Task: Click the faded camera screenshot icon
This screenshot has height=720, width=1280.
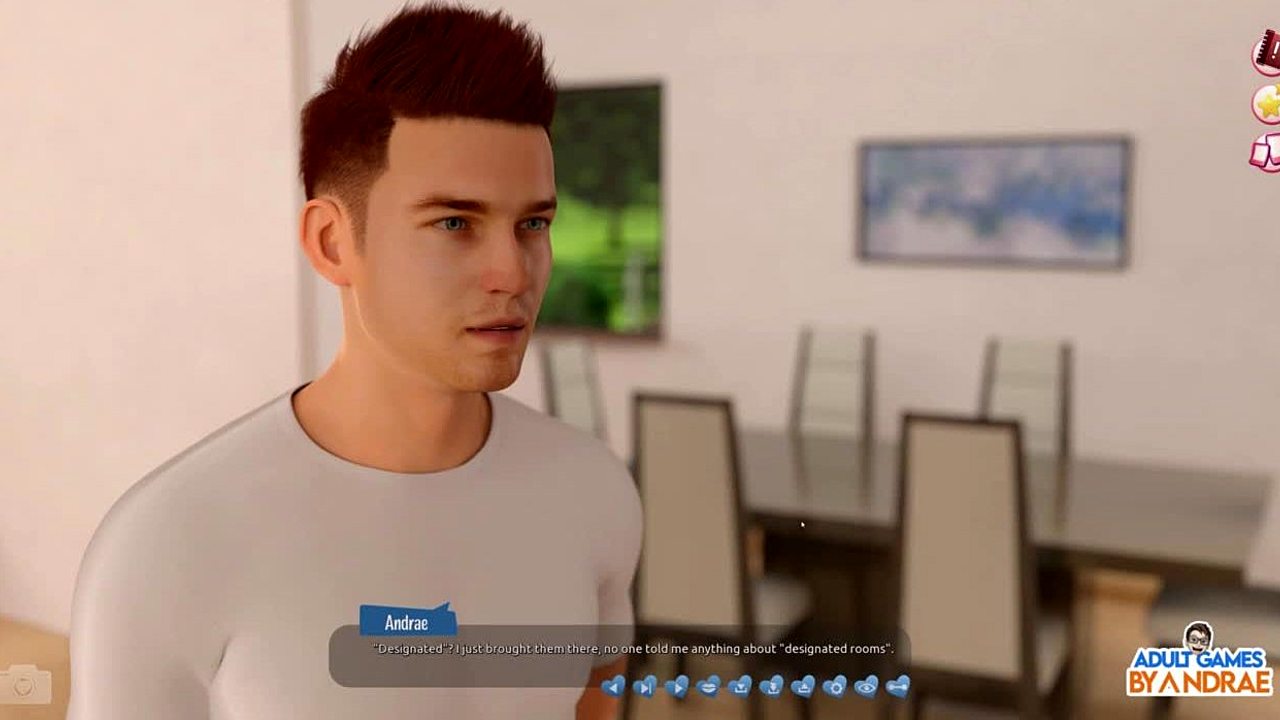Action: [26, 683]
